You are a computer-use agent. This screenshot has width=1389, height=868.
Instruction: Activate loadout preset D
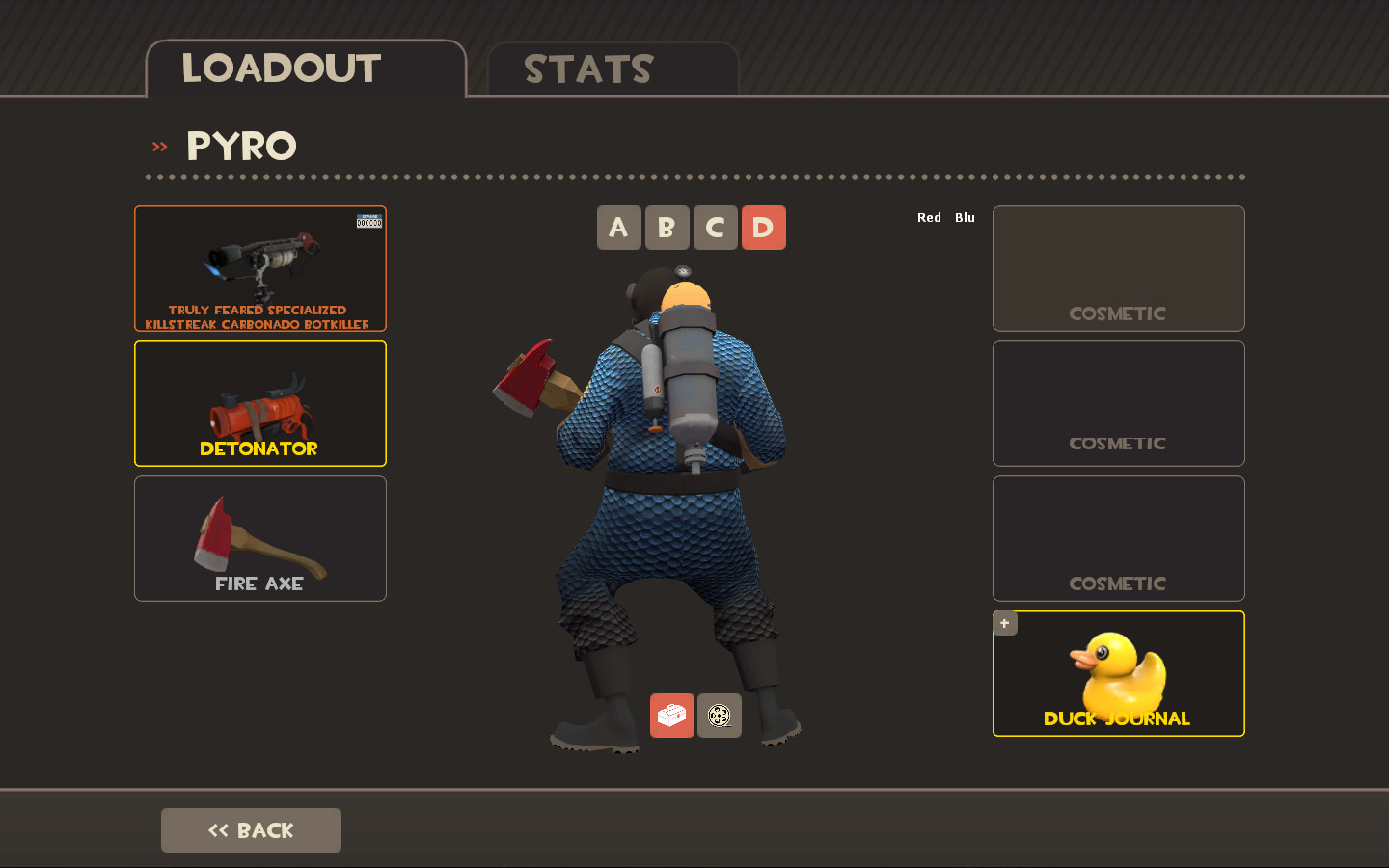763,228
